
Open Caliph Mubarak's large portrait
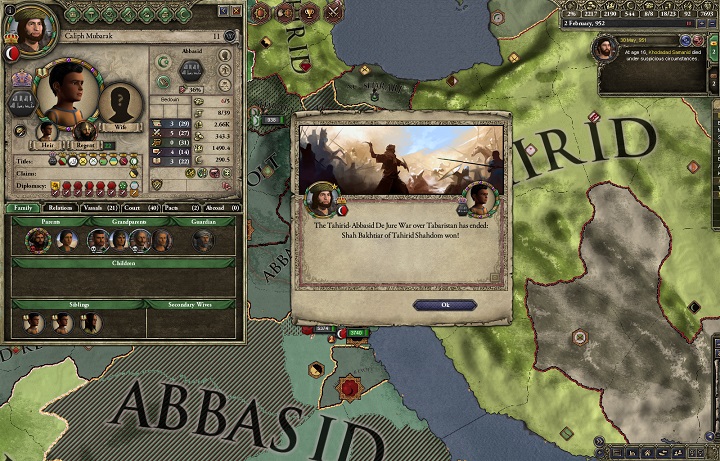tap(66, 93)
